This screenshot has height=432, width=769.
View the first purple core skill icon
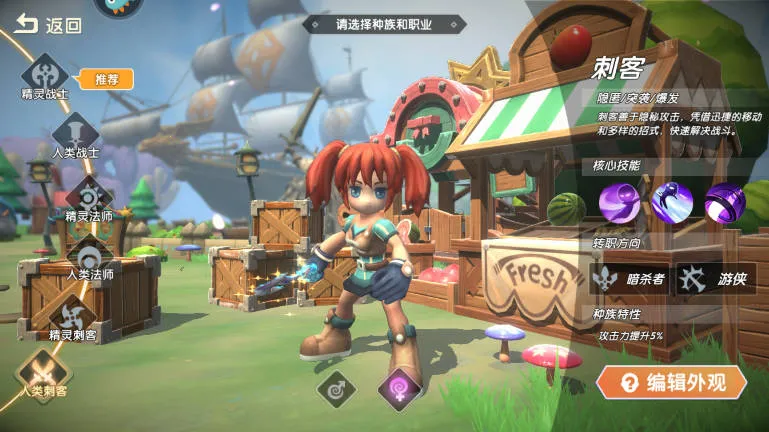click(620, 204)
